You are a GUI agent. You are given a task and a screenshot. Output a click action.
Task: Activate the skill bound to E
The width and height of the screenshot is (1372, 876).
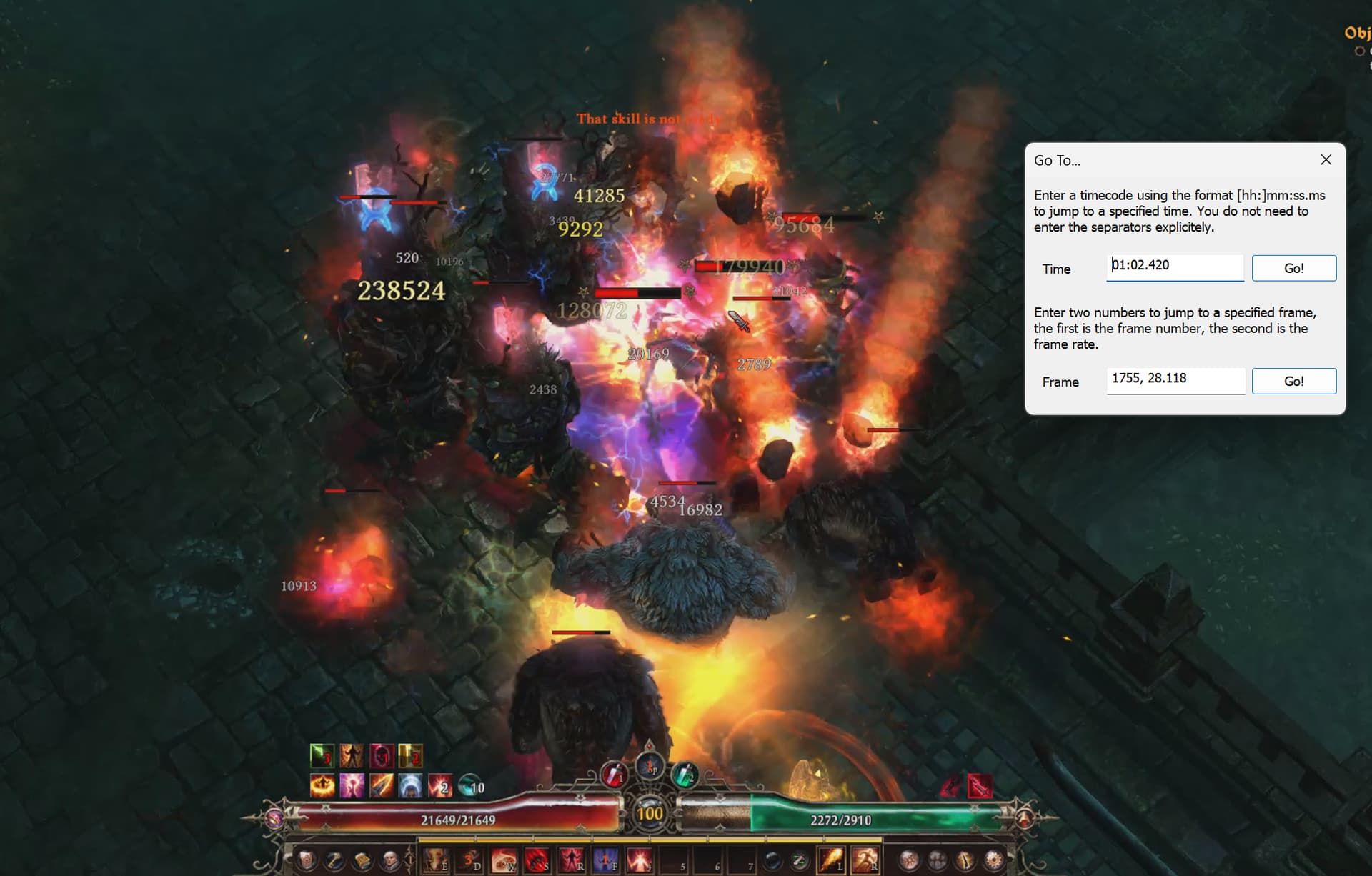point(436,860)
